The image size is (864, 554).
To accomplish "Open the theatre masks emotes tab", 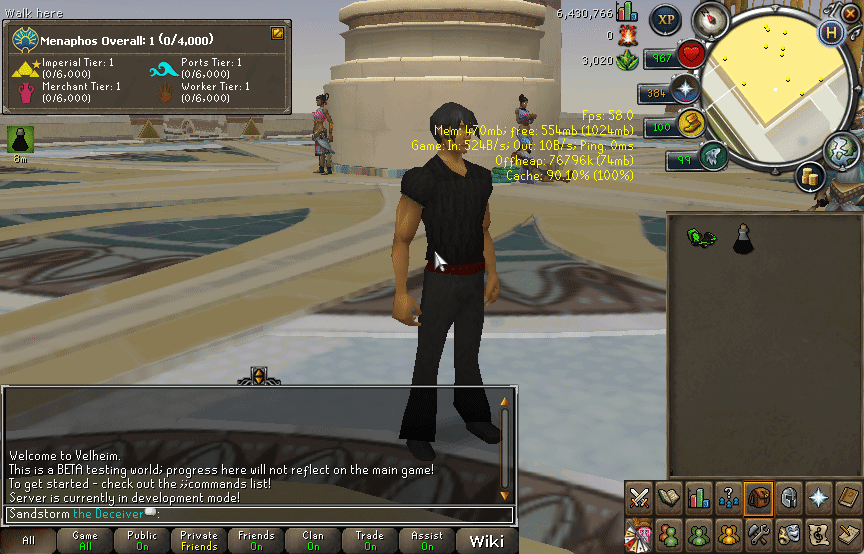I will click(x=789, y=532).
